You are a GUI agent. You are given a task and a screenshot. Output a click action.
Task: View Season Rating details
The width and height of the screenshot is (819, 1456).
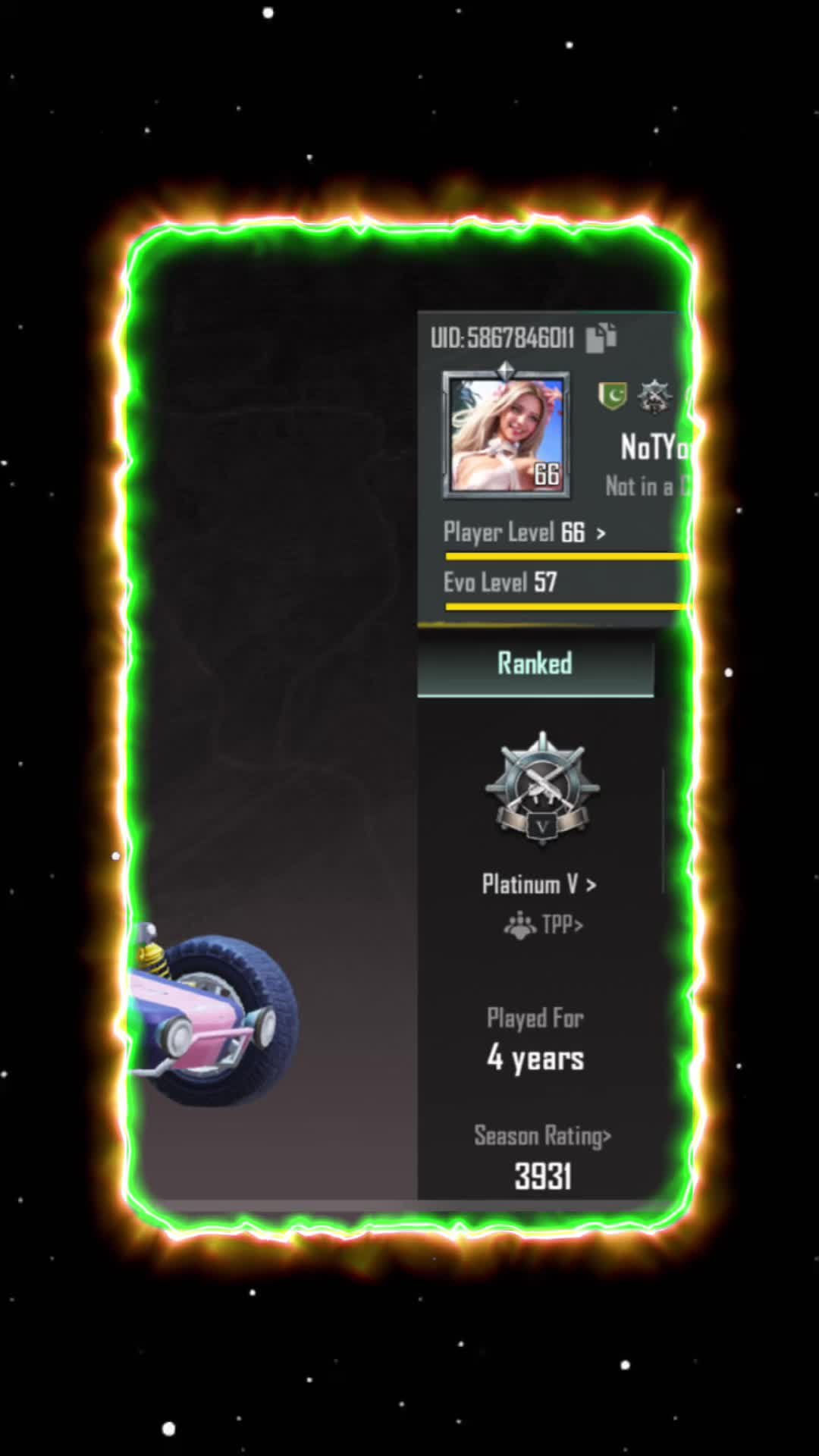tap(543, 1136)
